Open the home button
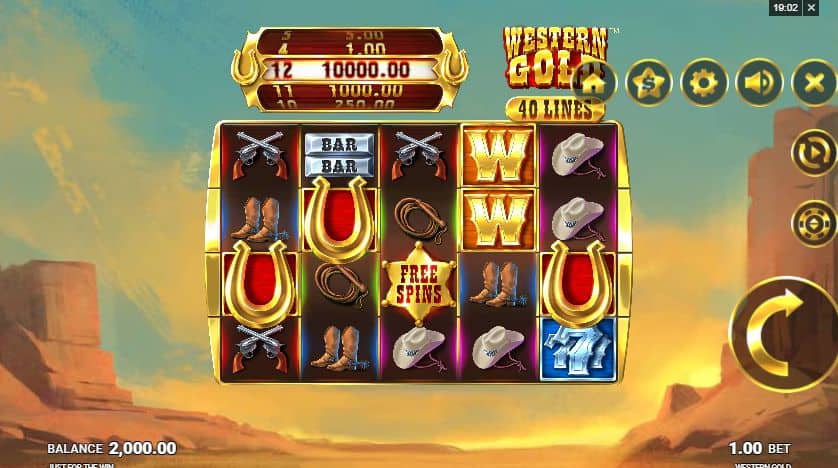This screenshot has height=468, width=838. tap(595, 83)
